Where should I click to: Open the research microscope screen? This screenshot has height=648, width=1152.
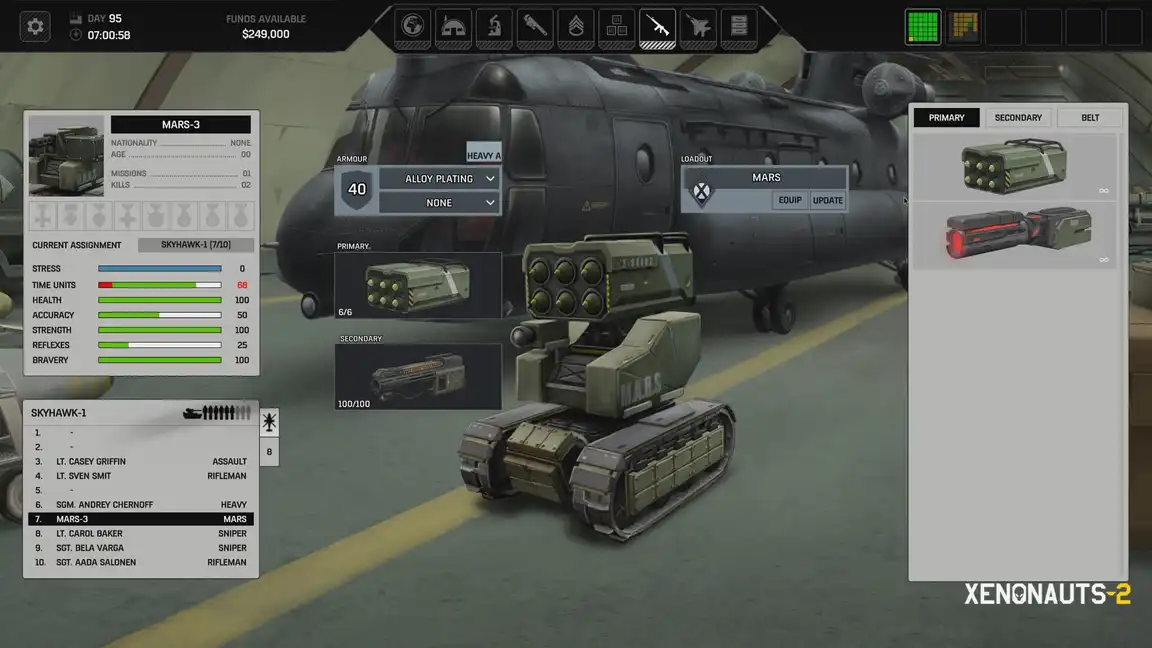494,26
